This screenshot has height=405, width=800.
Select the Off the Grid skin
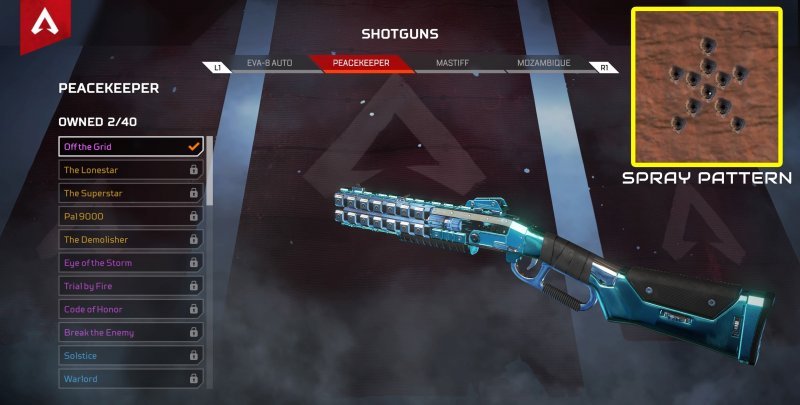click(131, 147)
